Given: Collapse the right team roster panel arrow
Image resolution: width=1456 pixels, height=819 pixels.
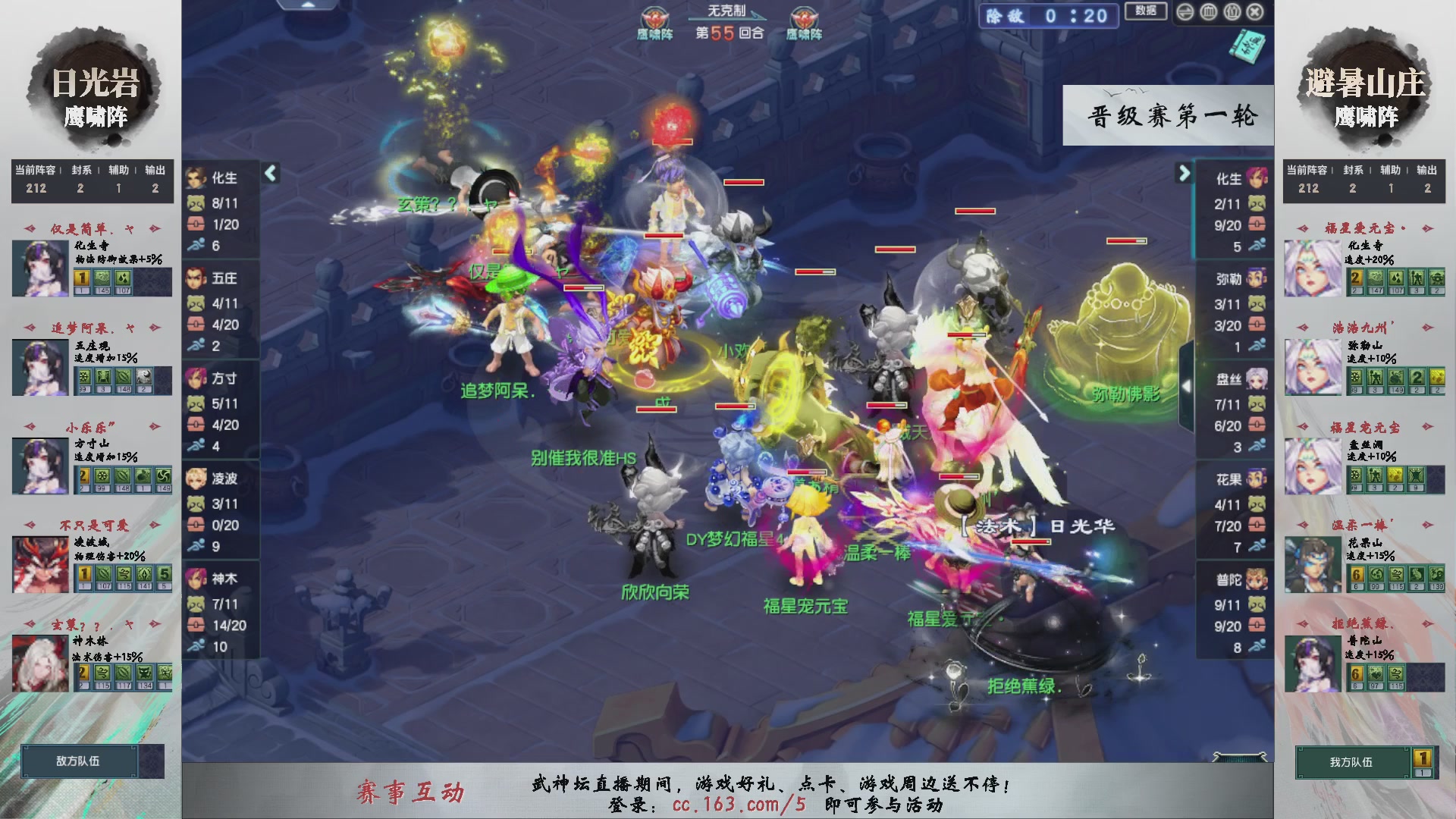Looking at the screenshot, I should [x=1185, y=173].
